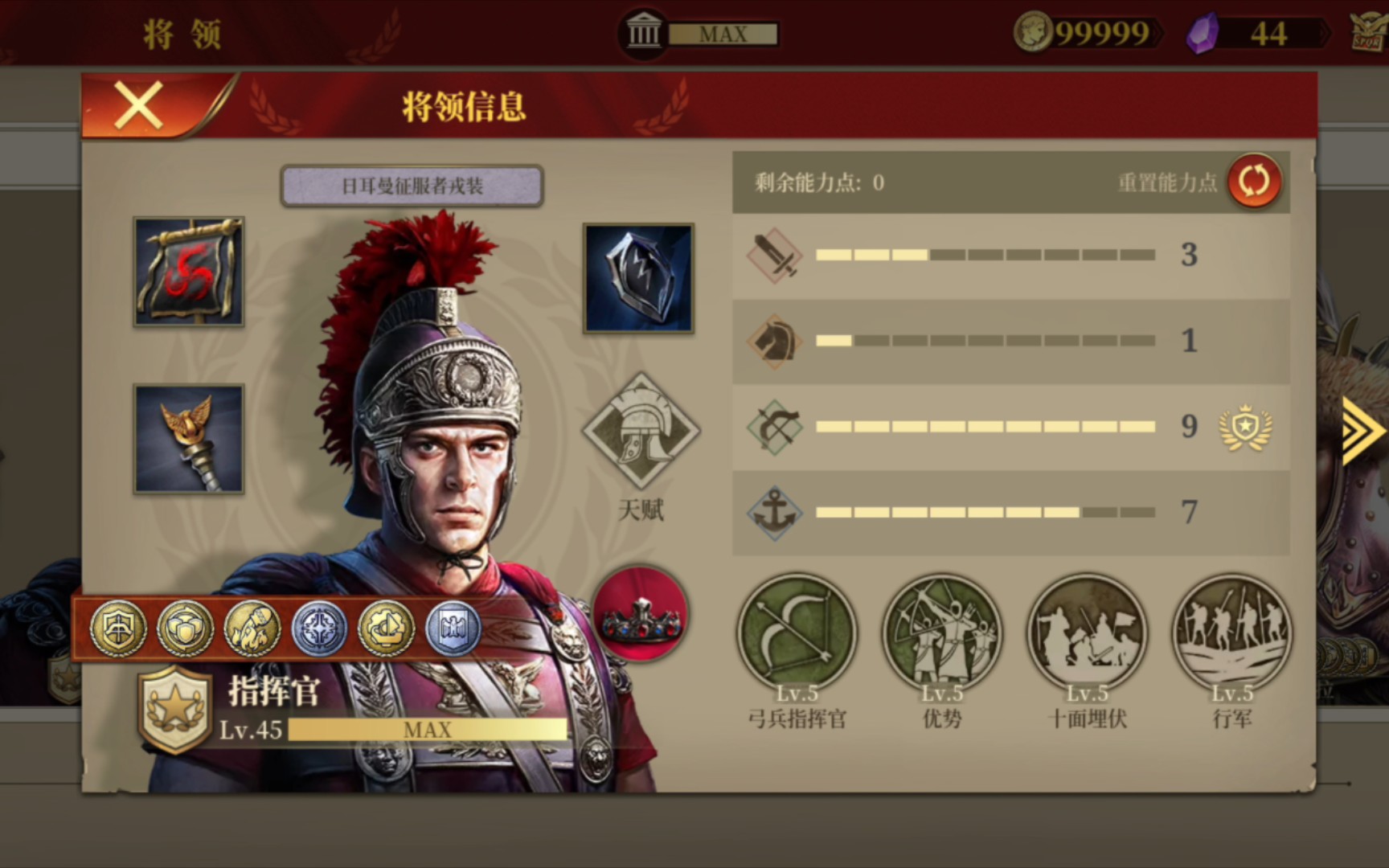Open the 弓兵指挥官 skill
The image size is (1389, 868).
point(797,634)
